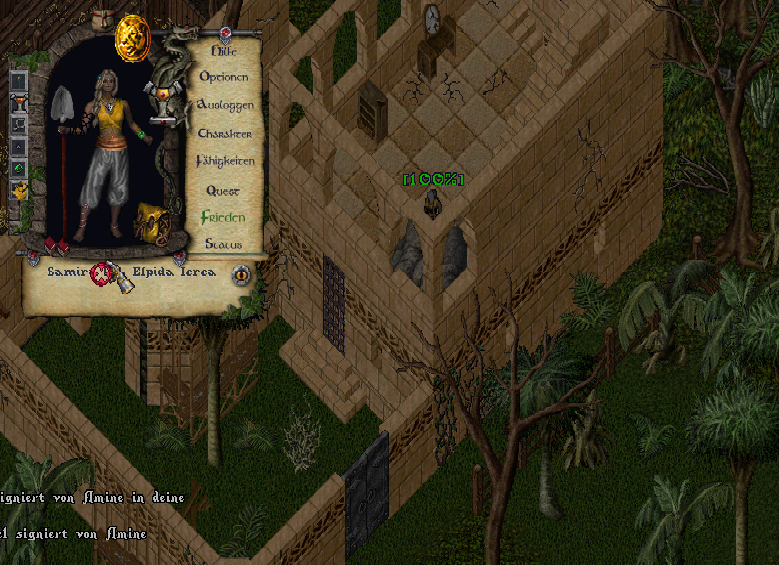Click the gold eye button beside the name
The image size is (779, 565).
[x=240, y=275]
